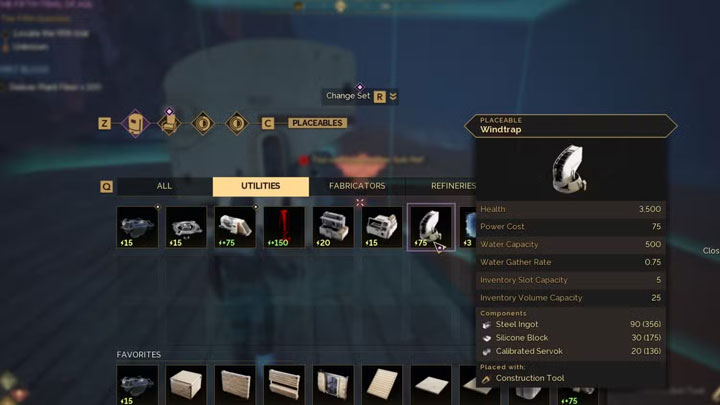The image size is (720, 405).
Task: Show the REFINERIES tab
Action: pos(453,186)
